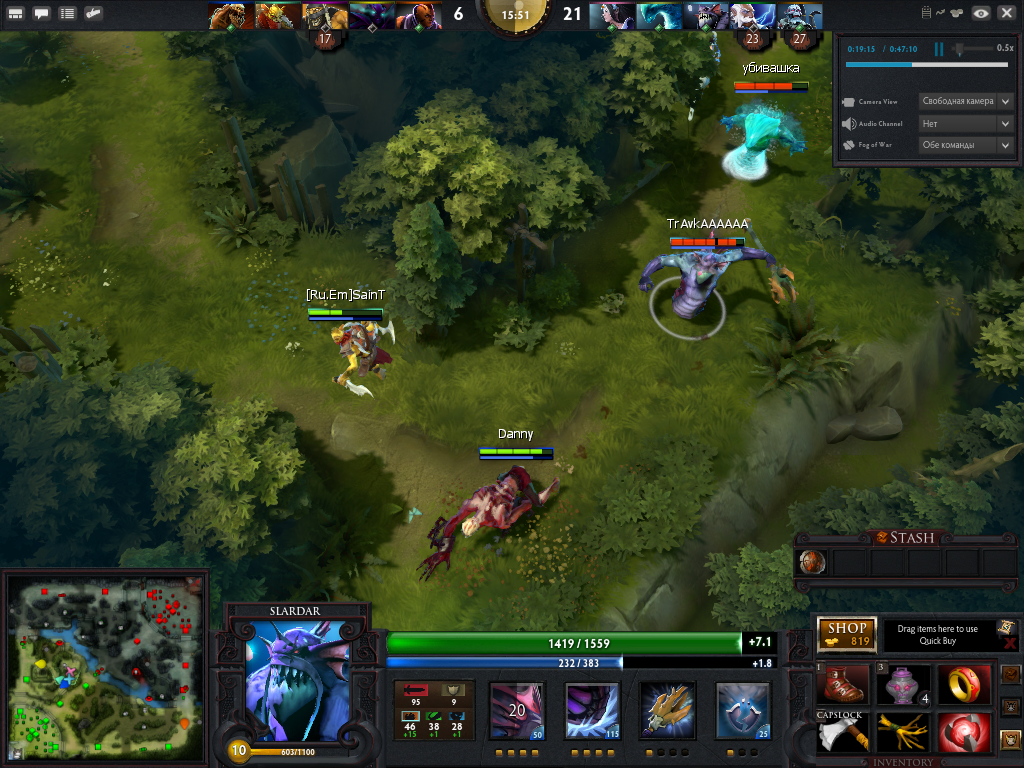Select the white axe inventory item
The image size is (1024, 768).
843,733
